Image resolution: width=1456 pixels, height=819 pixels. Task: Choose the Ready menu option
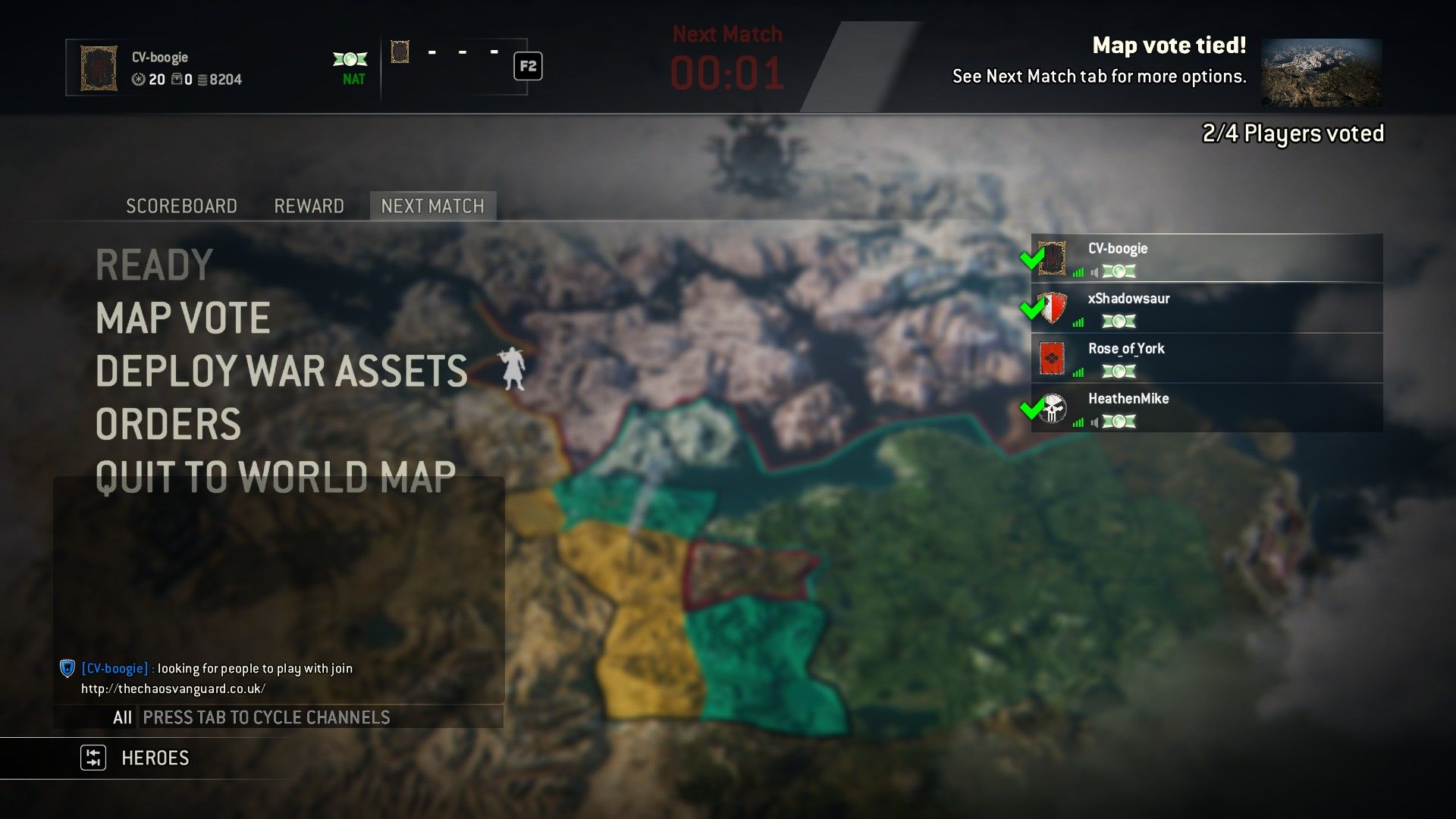click(x=154, y=265)
